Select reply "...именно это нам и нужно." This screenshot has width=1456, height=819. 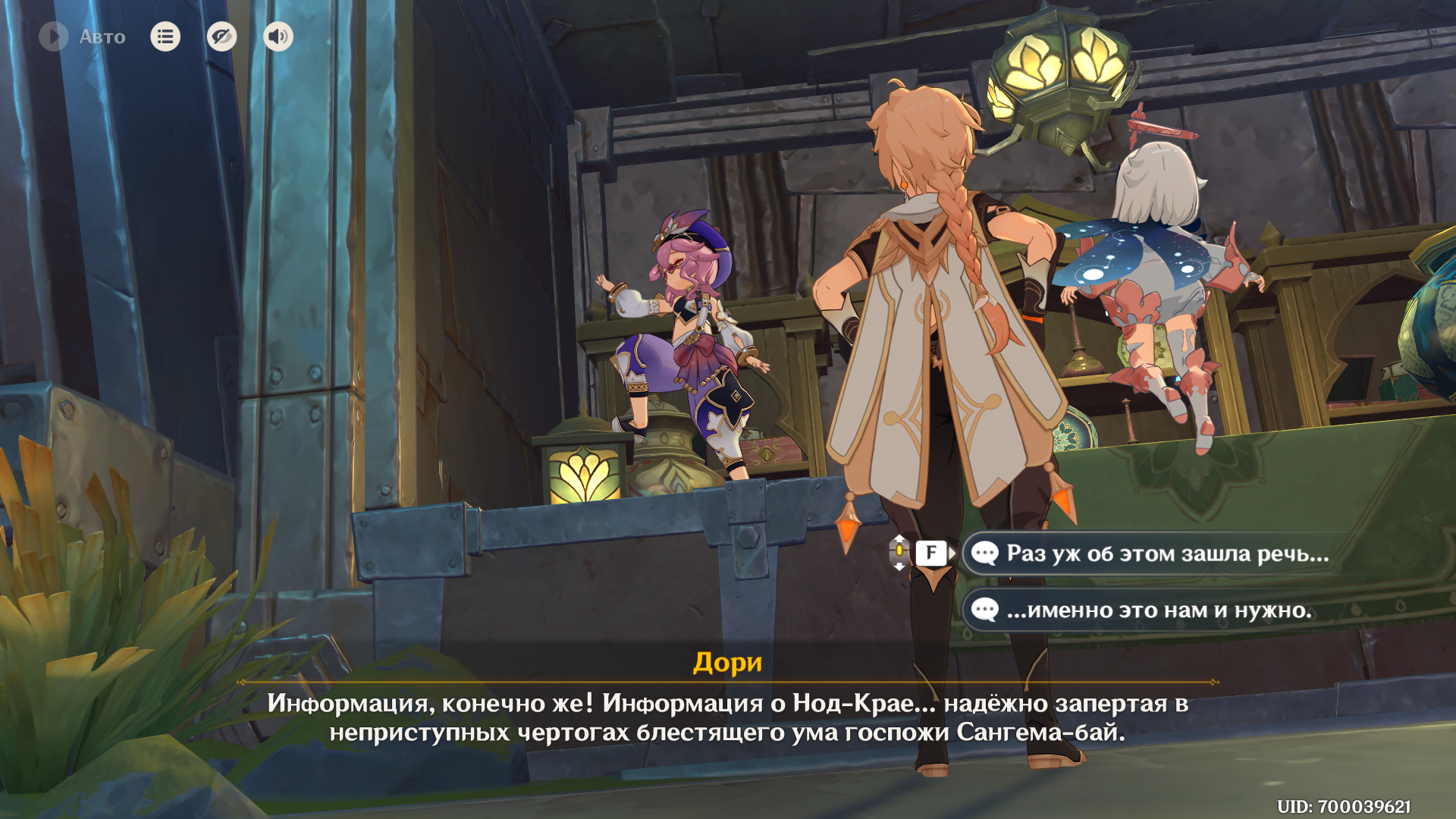click(1159, 610)
